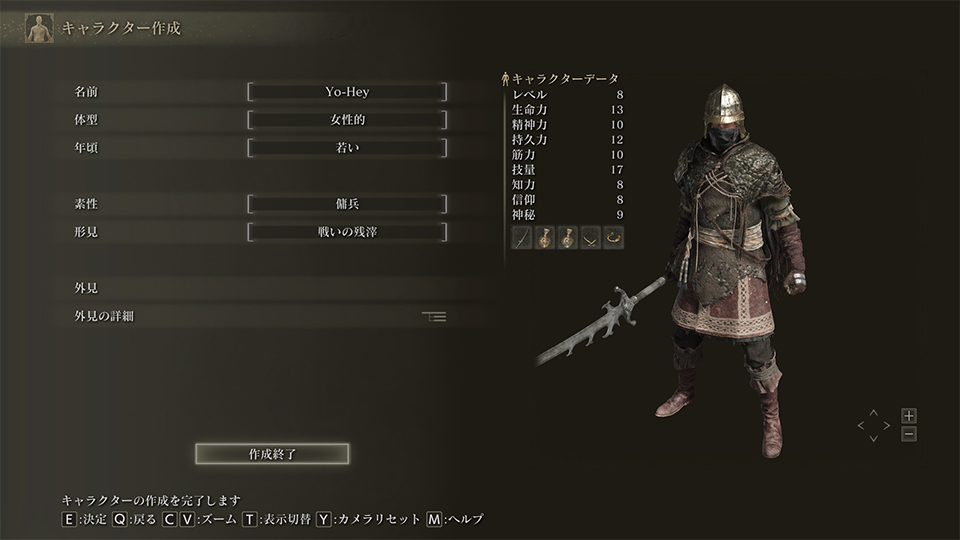Select the golden ring item icon

(614, 238)
